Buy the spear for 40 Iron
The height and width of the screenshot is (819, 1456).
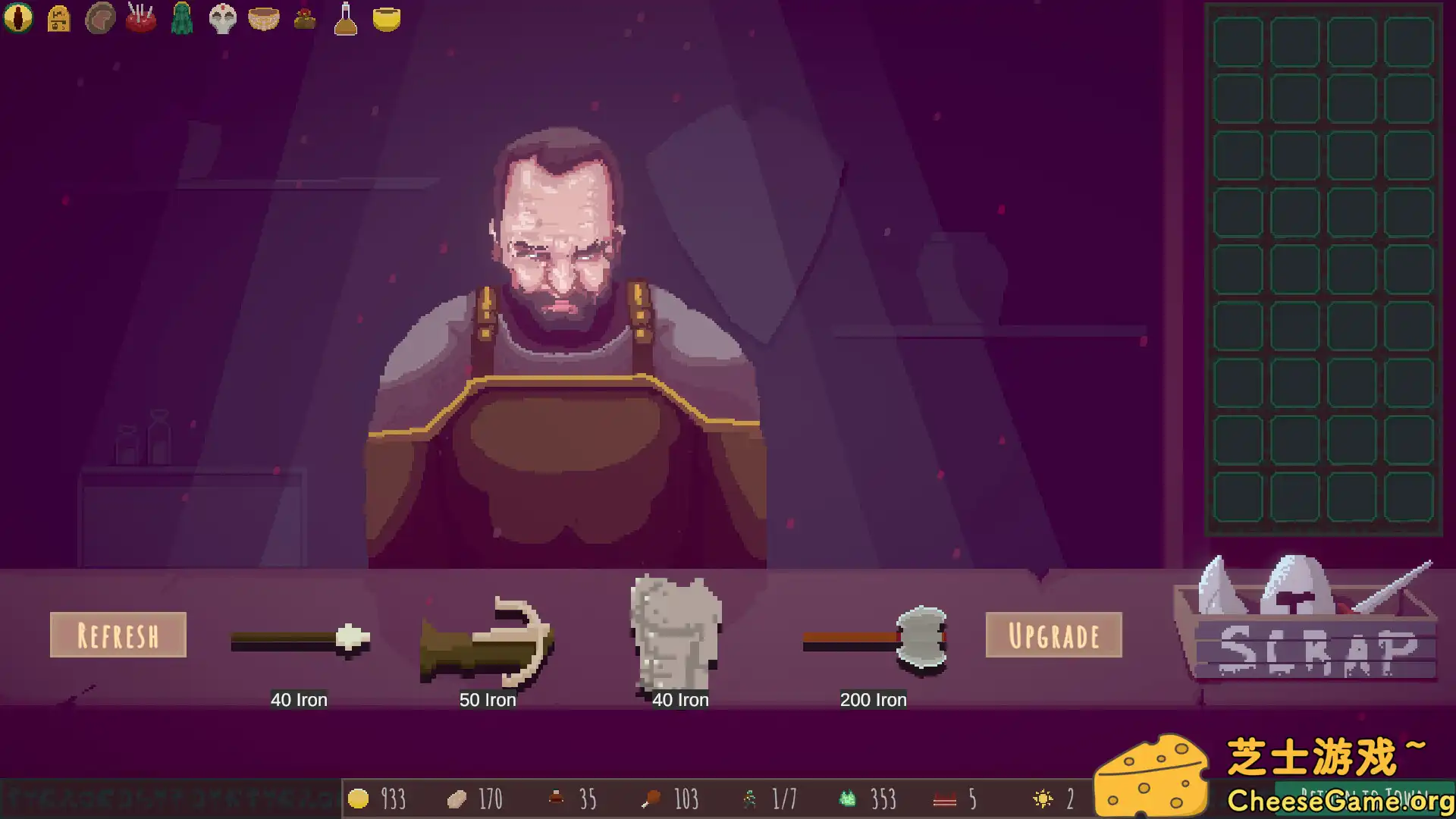pyautogui.click(x=300, y=641)
